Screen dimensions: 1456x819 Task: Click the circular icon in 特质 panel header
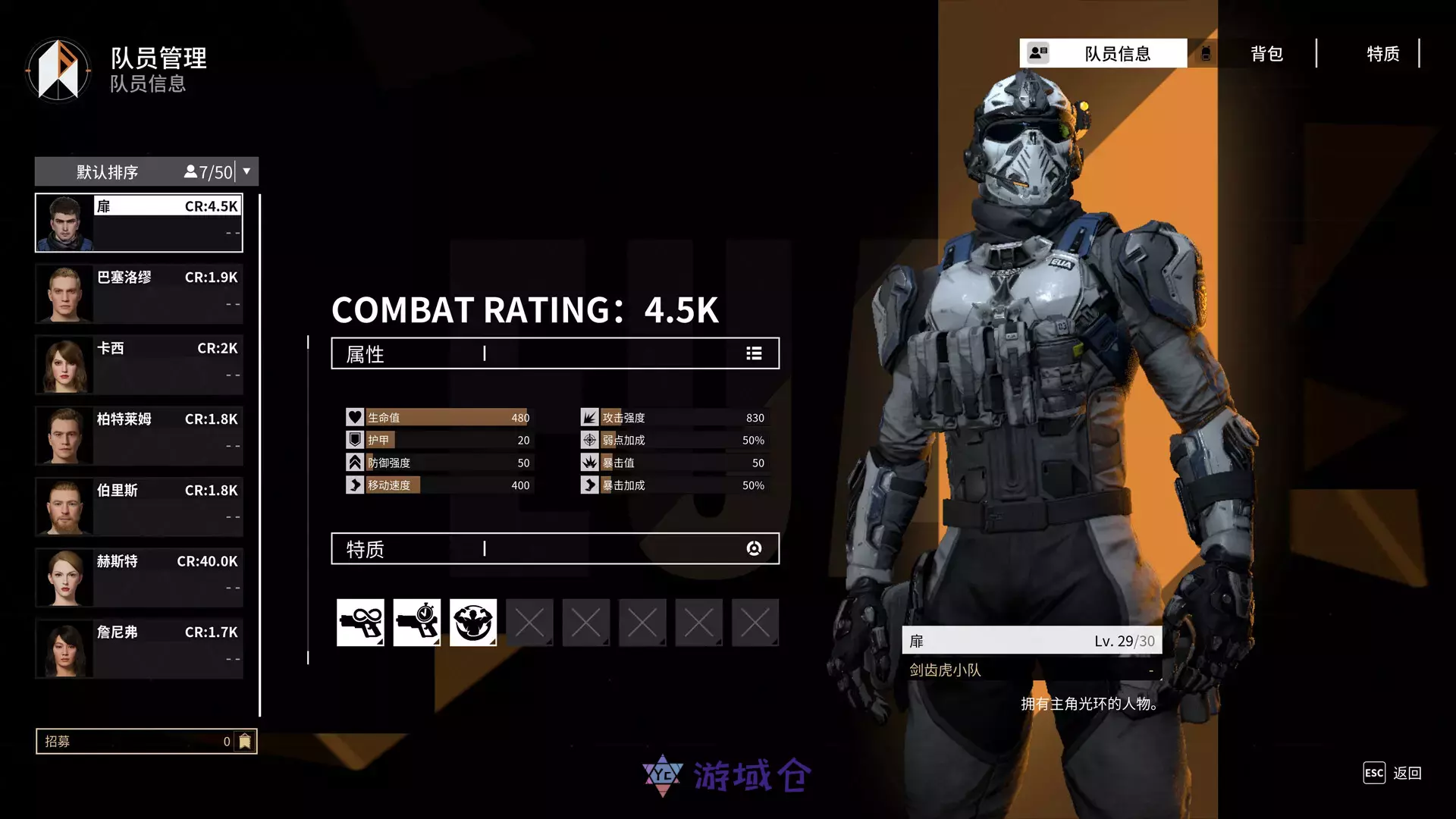(x=753, y=548)
